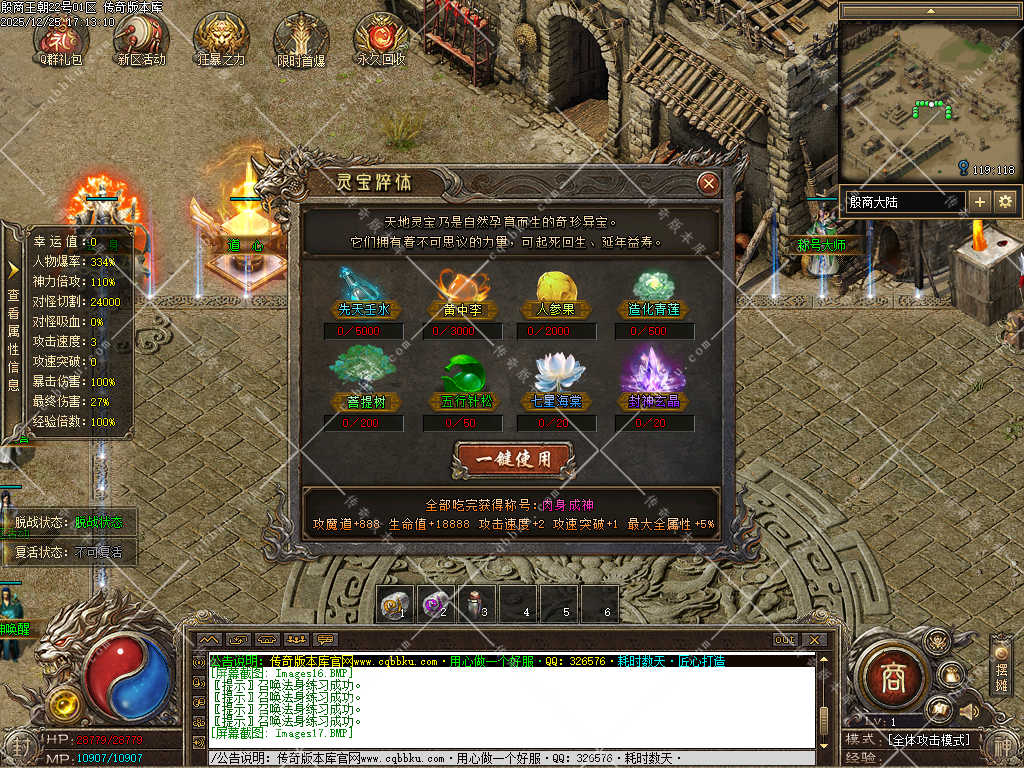The width and height of the screenshot is (1024, 768).
Task: Select the 先天壬水 treasure icon
Action: tap(362, 284)
